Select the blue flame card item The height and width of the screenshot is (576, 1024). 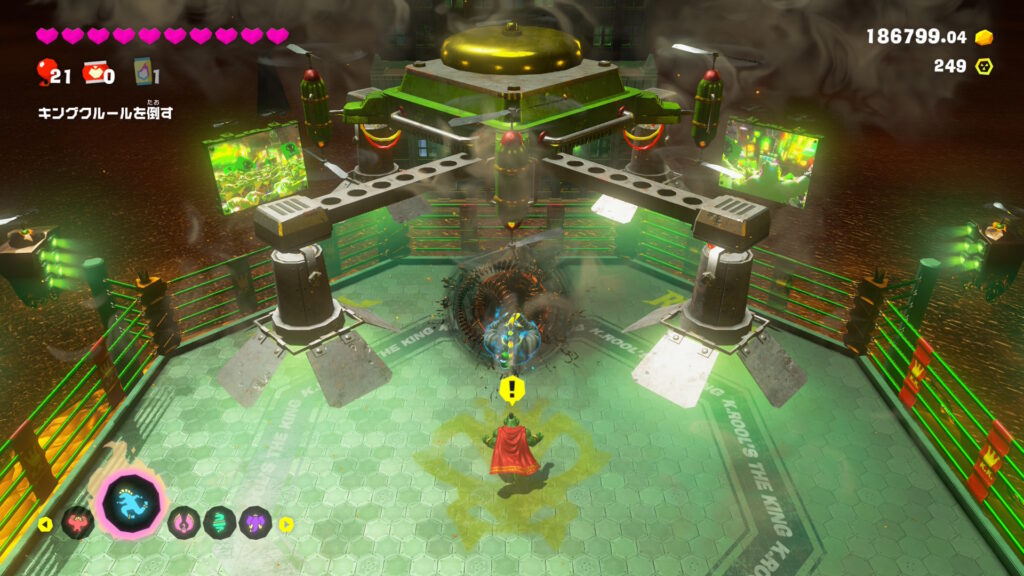pyautogui.click(x=141, y=72)
